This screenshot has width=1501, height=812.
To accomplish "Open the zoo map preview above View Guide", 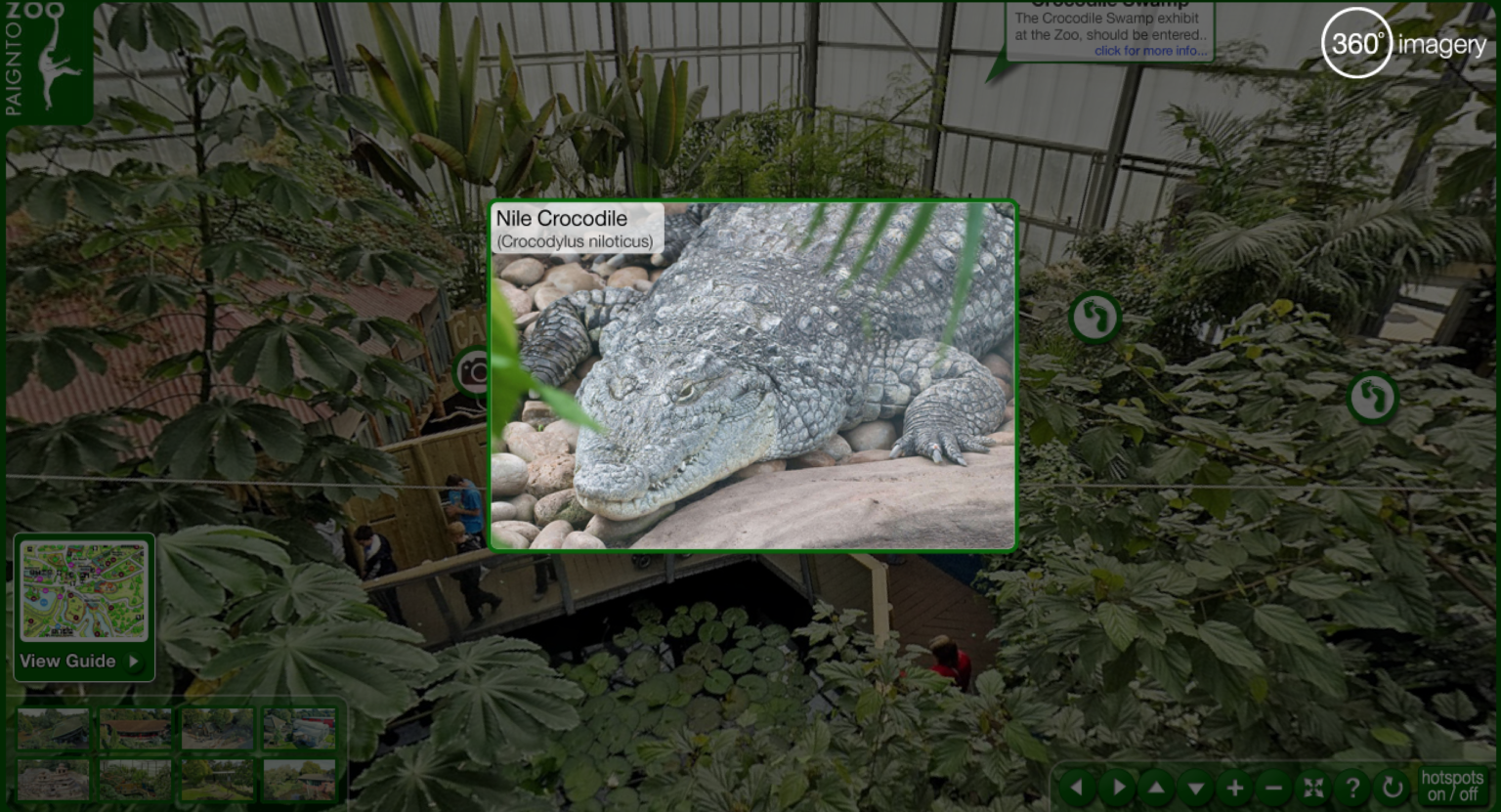I will coord(83,591).
